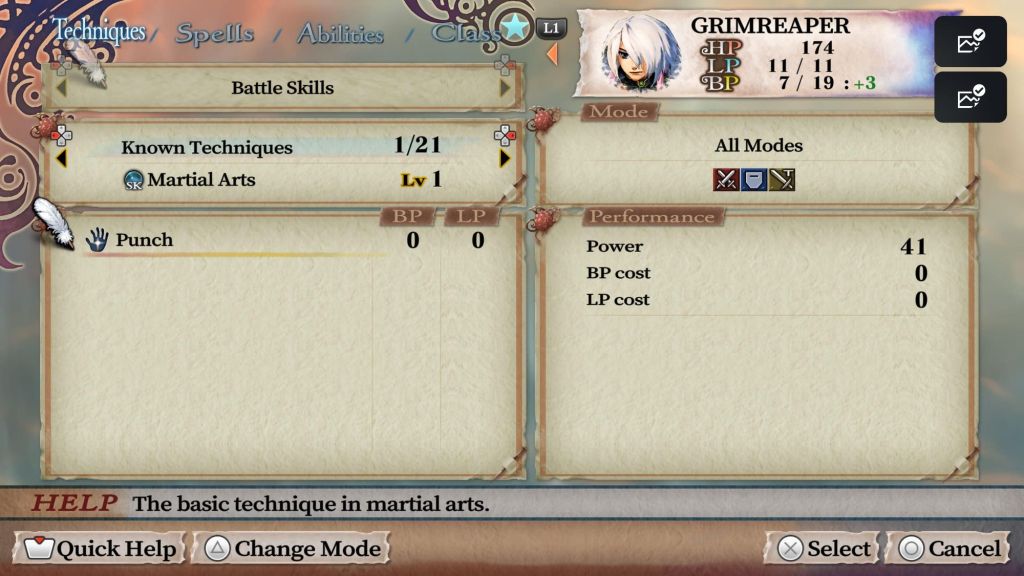Image resolution: width=1024 pixels, height=576 pixels.
Task: Exit with the Cancel button
Action: [949, 548]
